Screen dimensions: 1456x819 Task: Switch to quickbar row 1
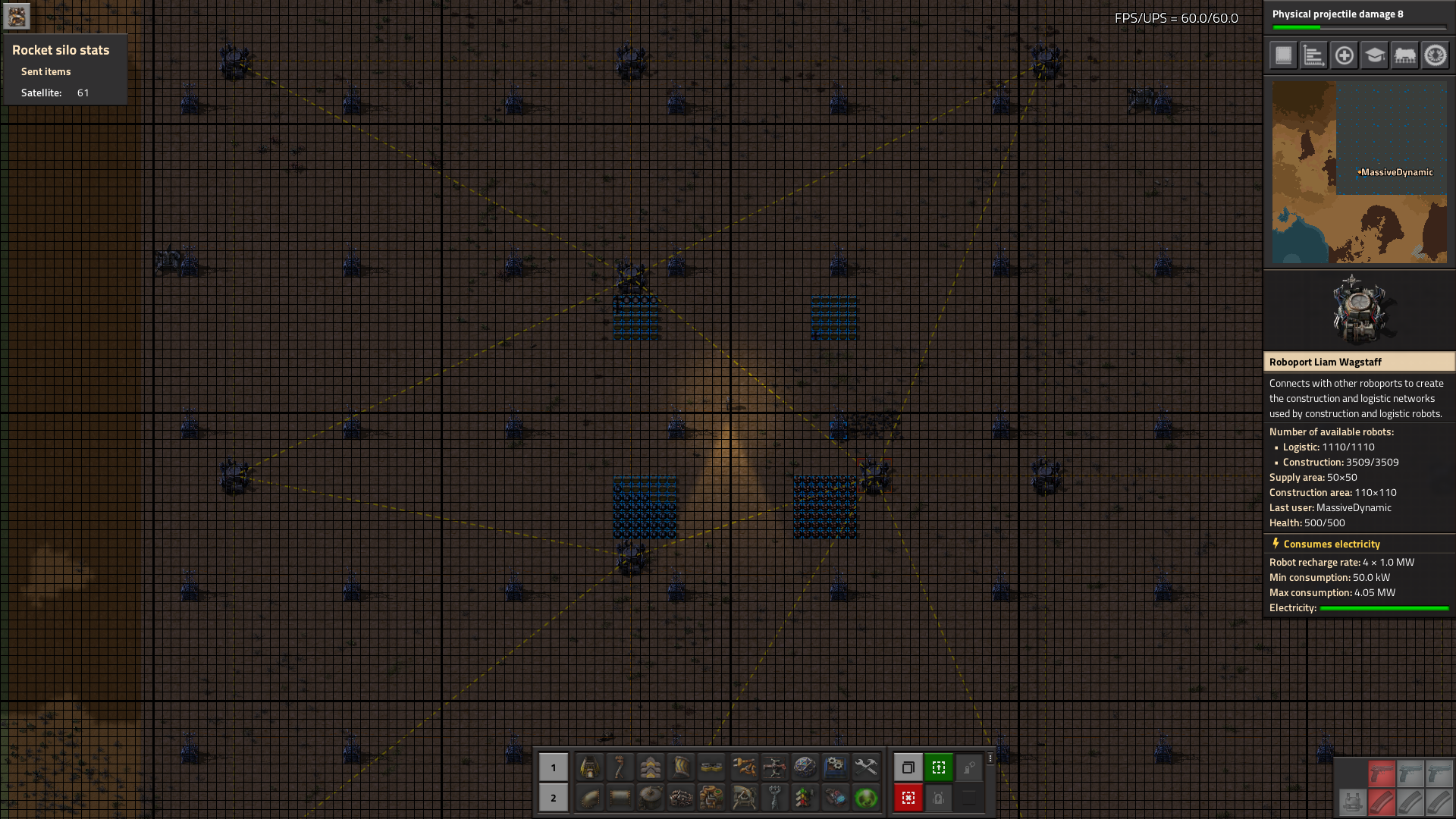click(554, 767)
